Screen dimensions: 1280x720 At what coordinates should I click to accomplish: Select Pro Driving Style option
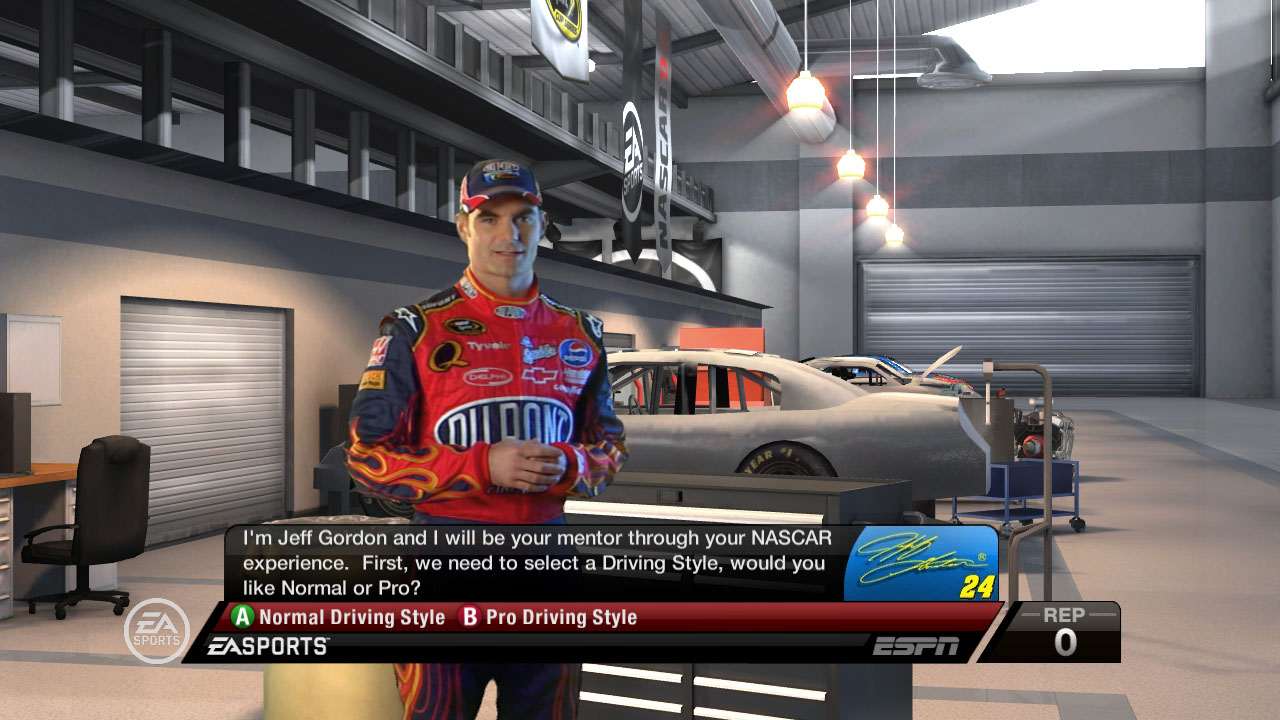549,617
